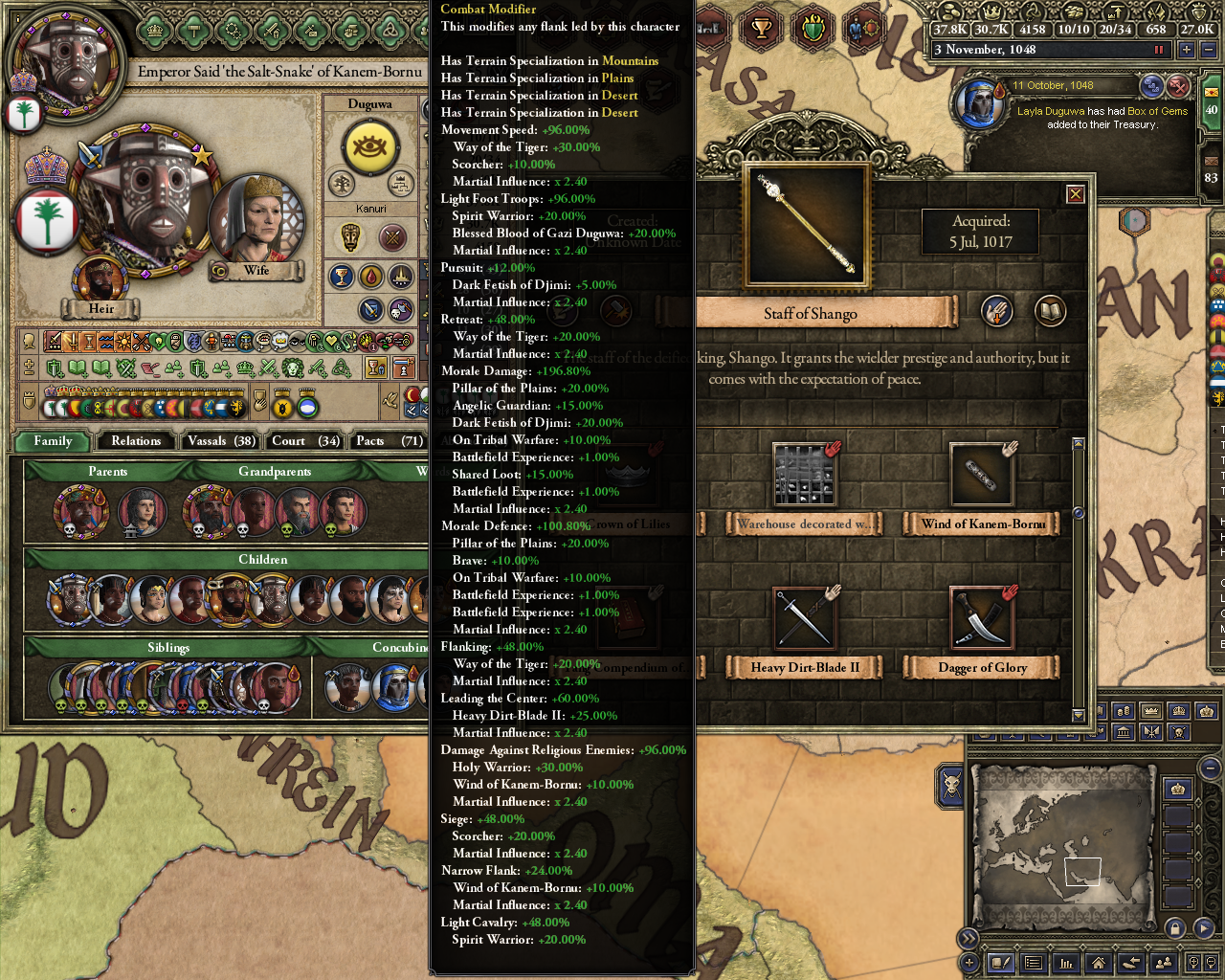This screenshot has height=980, width=1225.
Task: Click the plus circle beside the bottom toolbar
Action: [969, 962]
